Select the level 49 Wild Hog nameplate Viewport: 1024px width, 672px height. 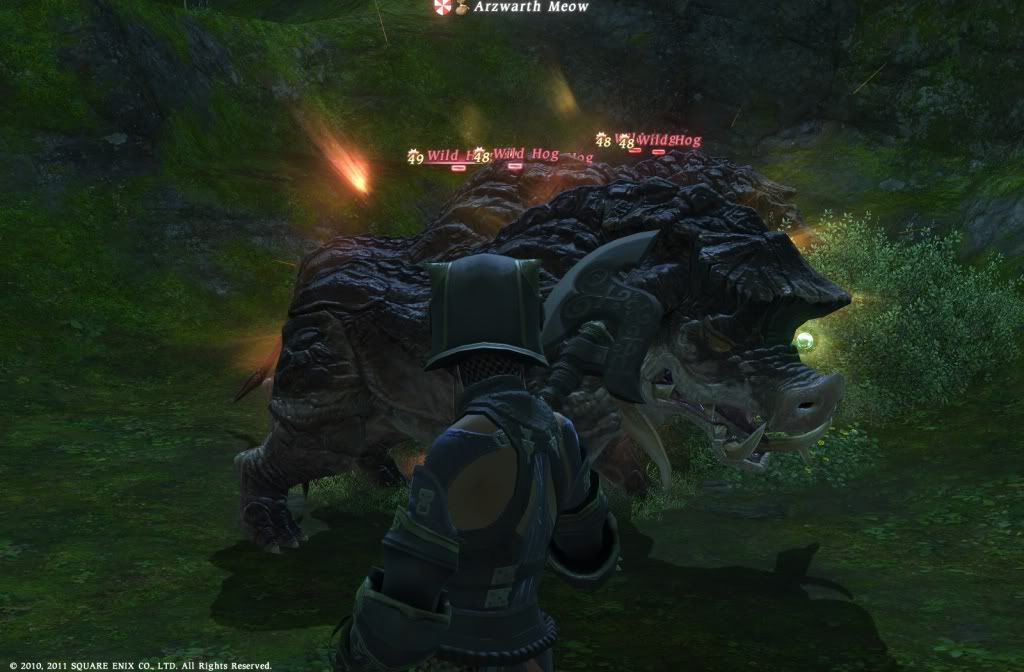[x=440, y=156]
